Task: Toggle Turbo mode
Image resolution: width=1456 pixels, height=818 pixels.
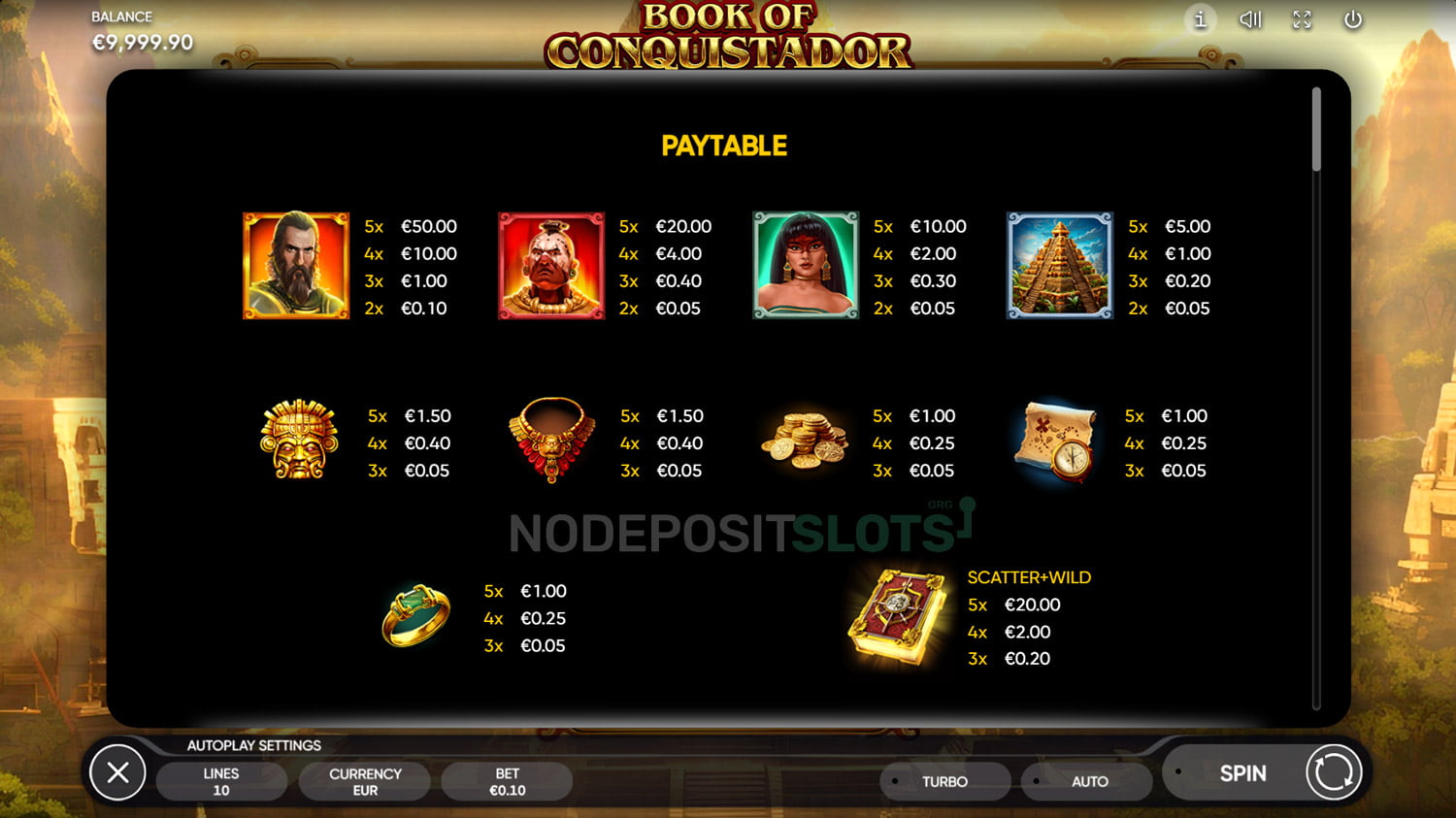Action: coord(944,781)
